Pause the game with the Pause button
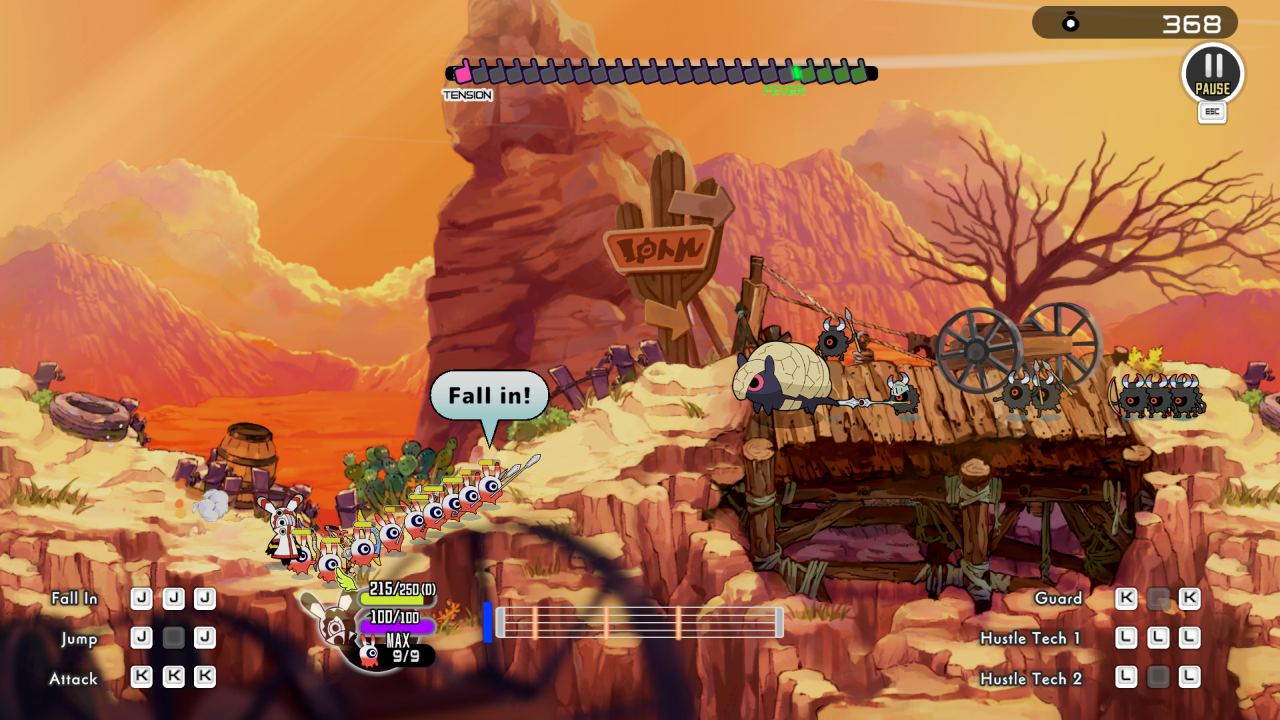The height and width of the screenshot is (720, 1280). tap(1212, 73)
